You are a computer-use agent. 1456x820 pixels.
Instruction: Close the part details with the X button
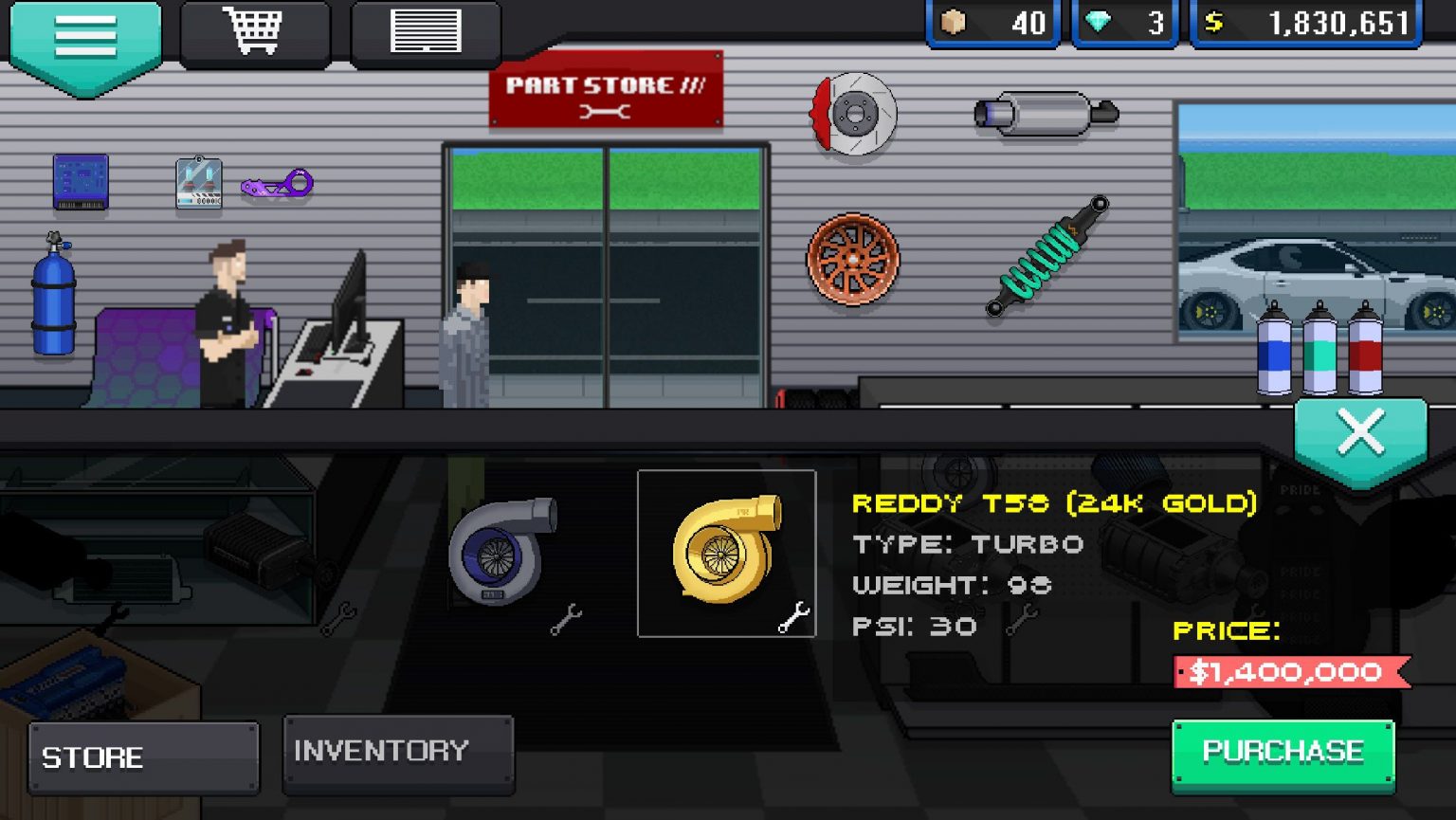(1360, 432)
